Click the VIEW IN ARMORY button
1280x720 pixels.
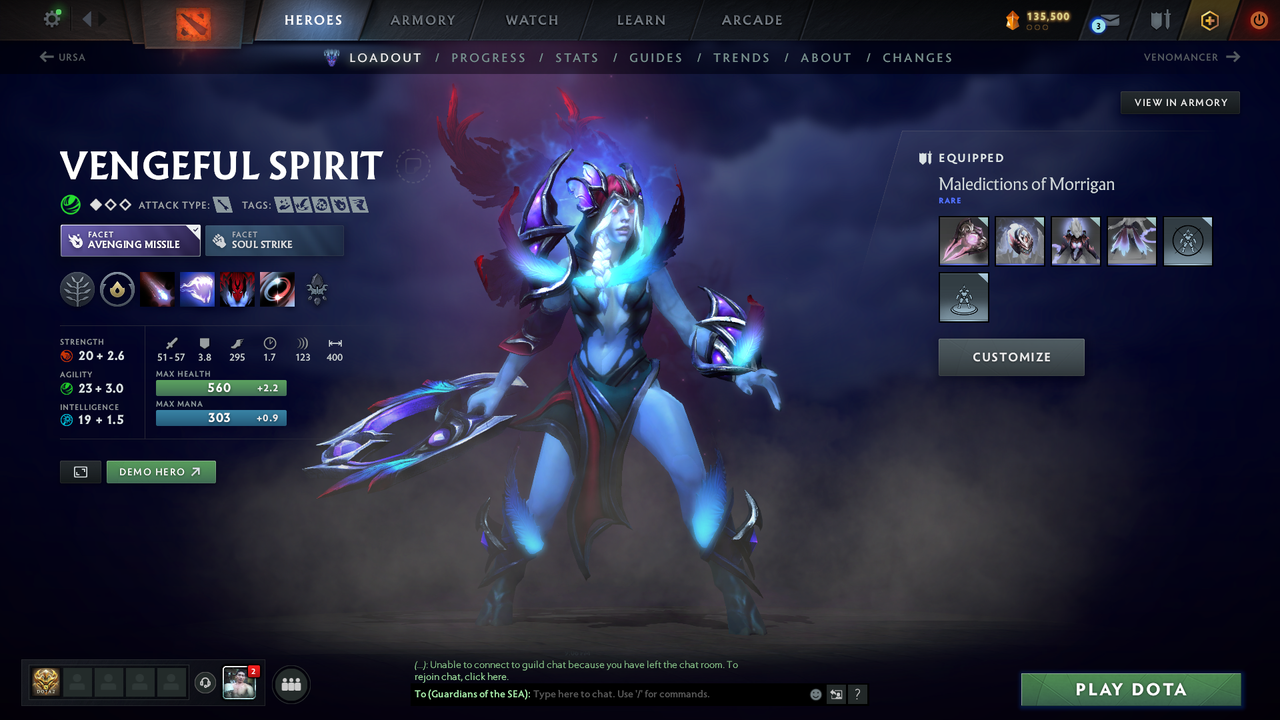tap(1179, 102)
